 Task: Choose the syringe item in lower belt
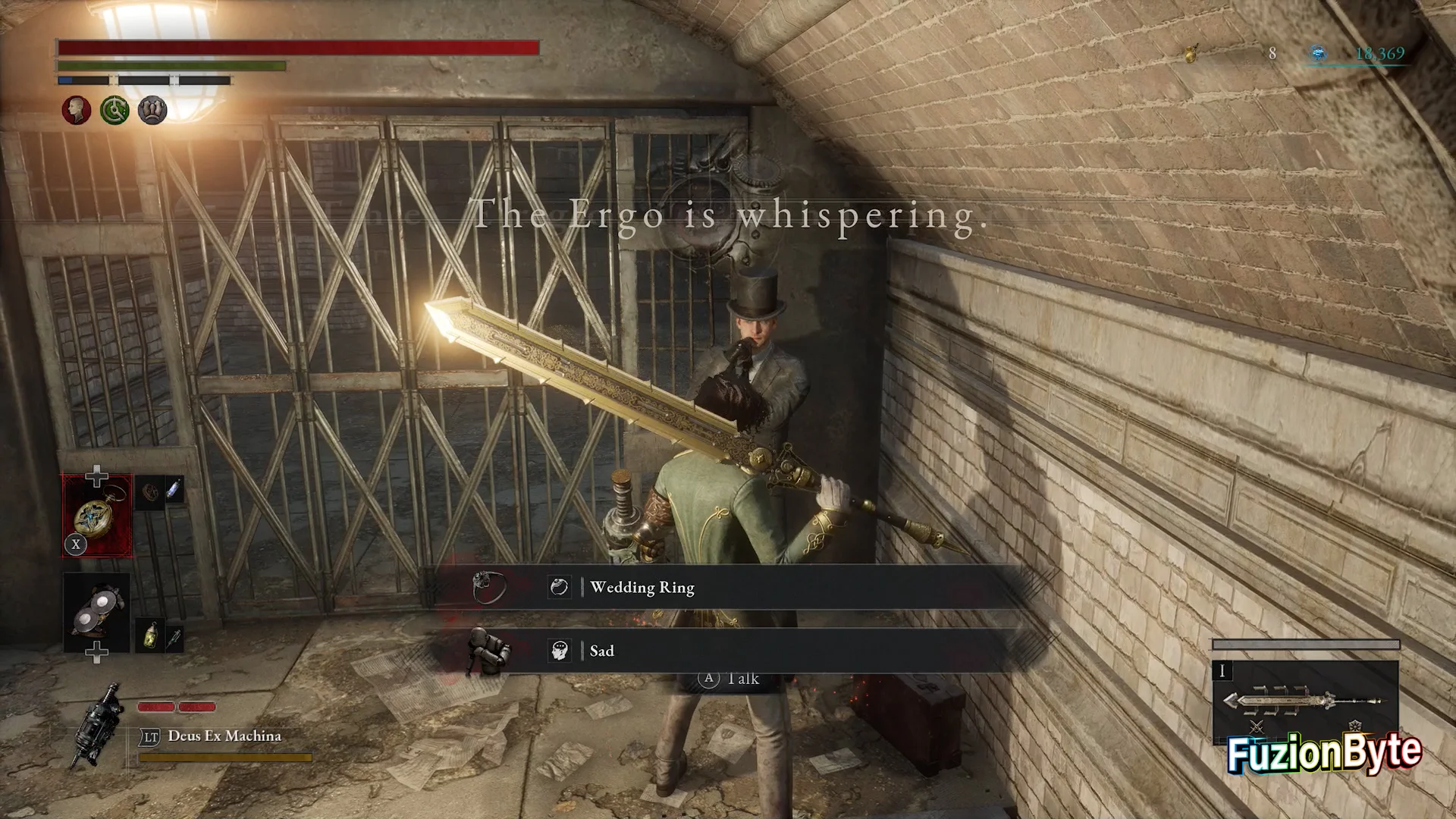click(x=174, y=637)
